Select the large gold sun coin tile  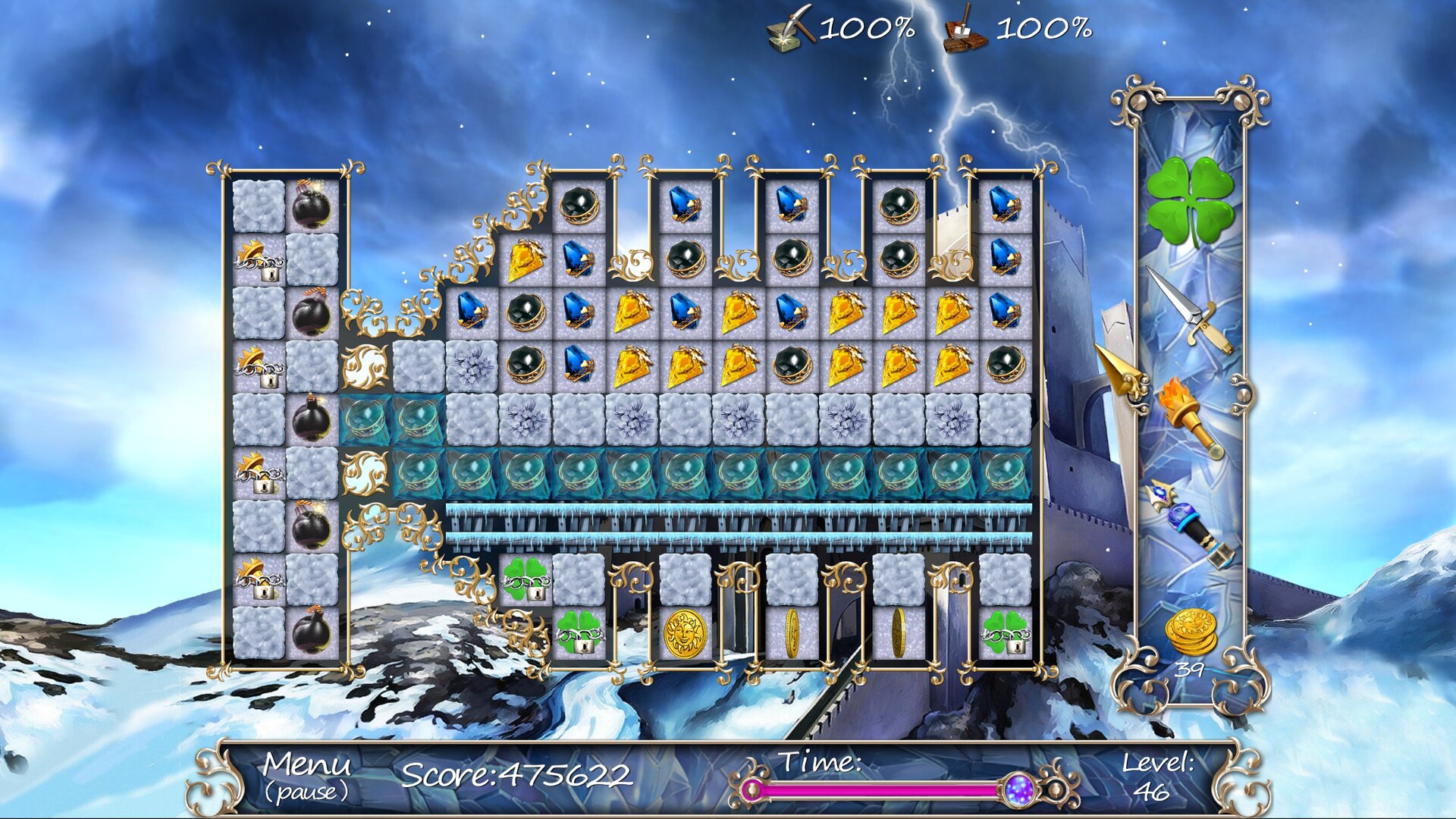pyautogui.click(x=685, y=633)
